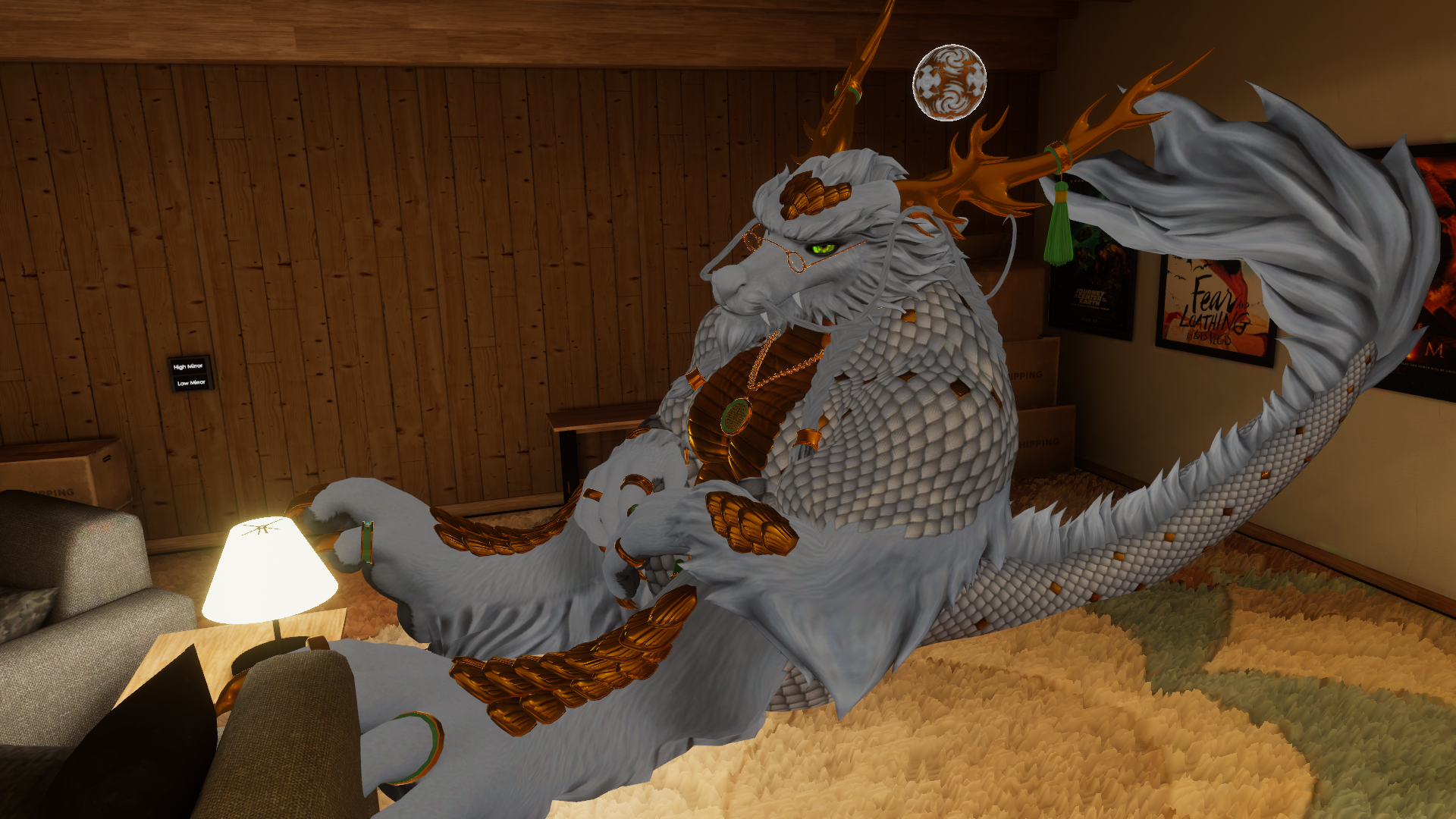Toggle the High Mirror button
Screen dimensions: 1456x819
click(x=189, y=366)
